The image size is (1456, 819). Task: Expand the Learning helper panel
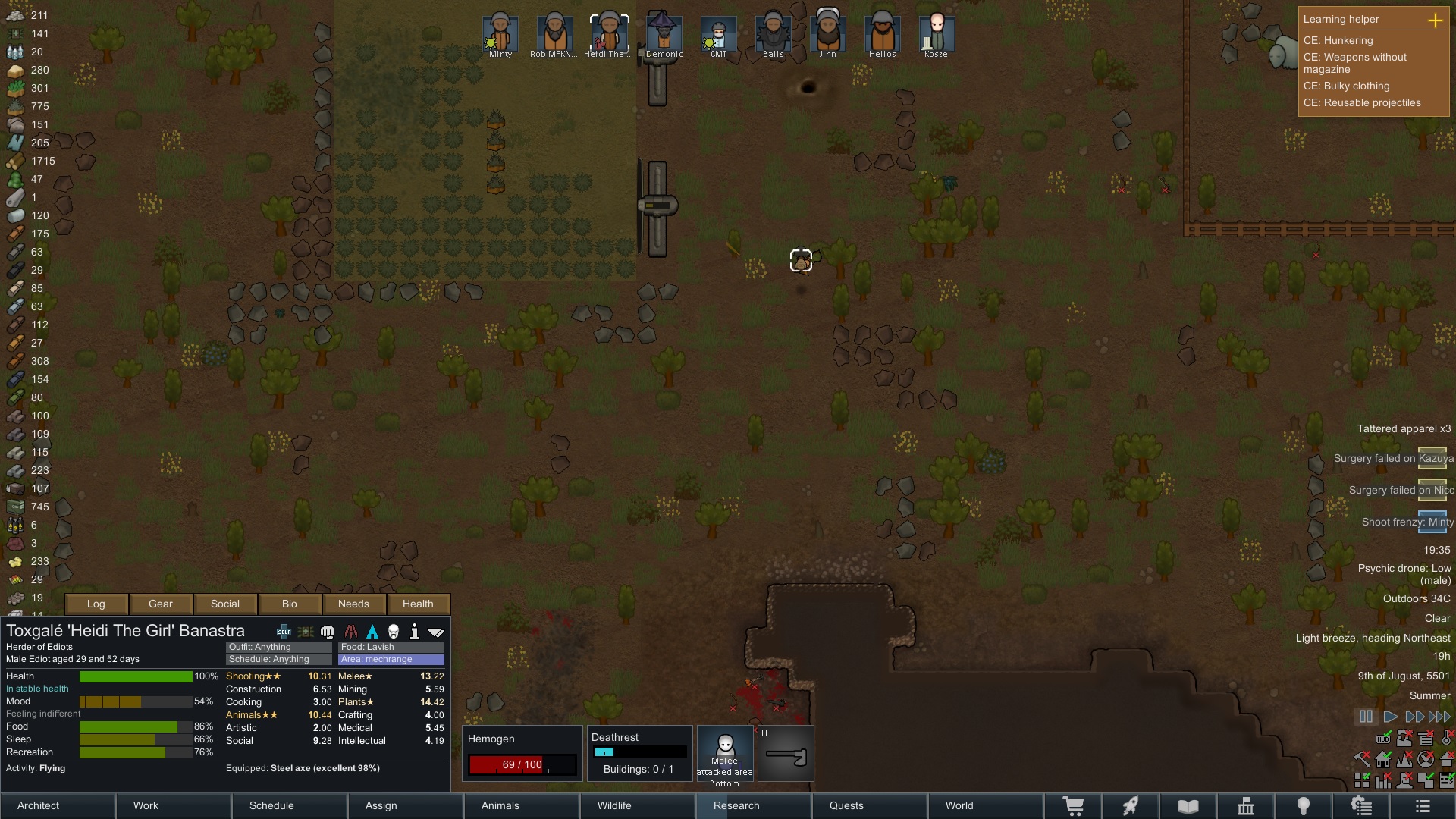(x=1435, y=20)
